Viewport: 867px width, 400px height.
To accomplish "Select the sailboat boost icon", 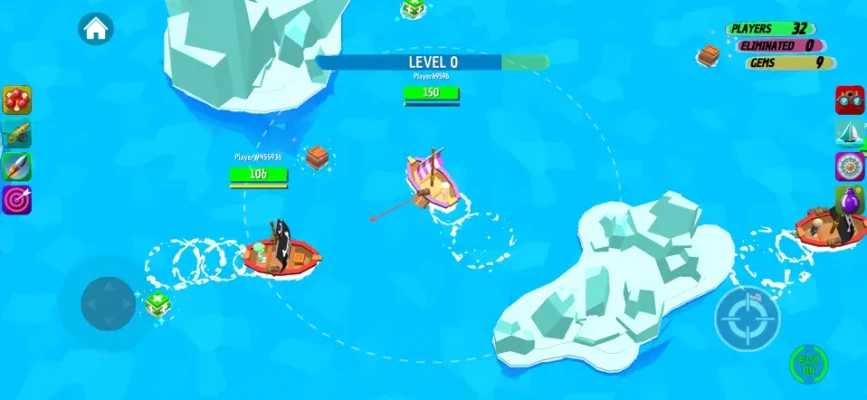I will [849, 133].
